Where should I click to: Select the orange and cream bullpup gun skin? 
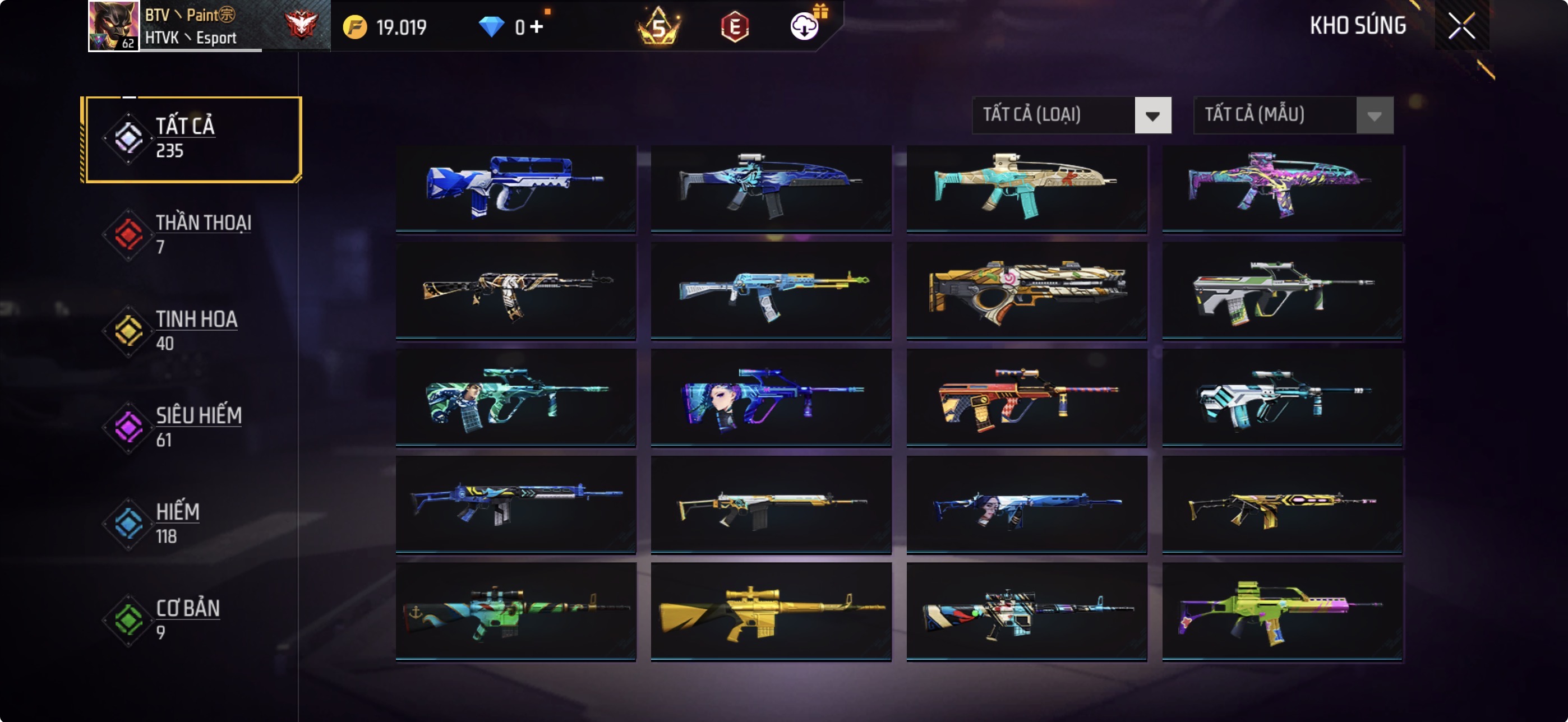pyautogui.click(x=1026, y=290)
